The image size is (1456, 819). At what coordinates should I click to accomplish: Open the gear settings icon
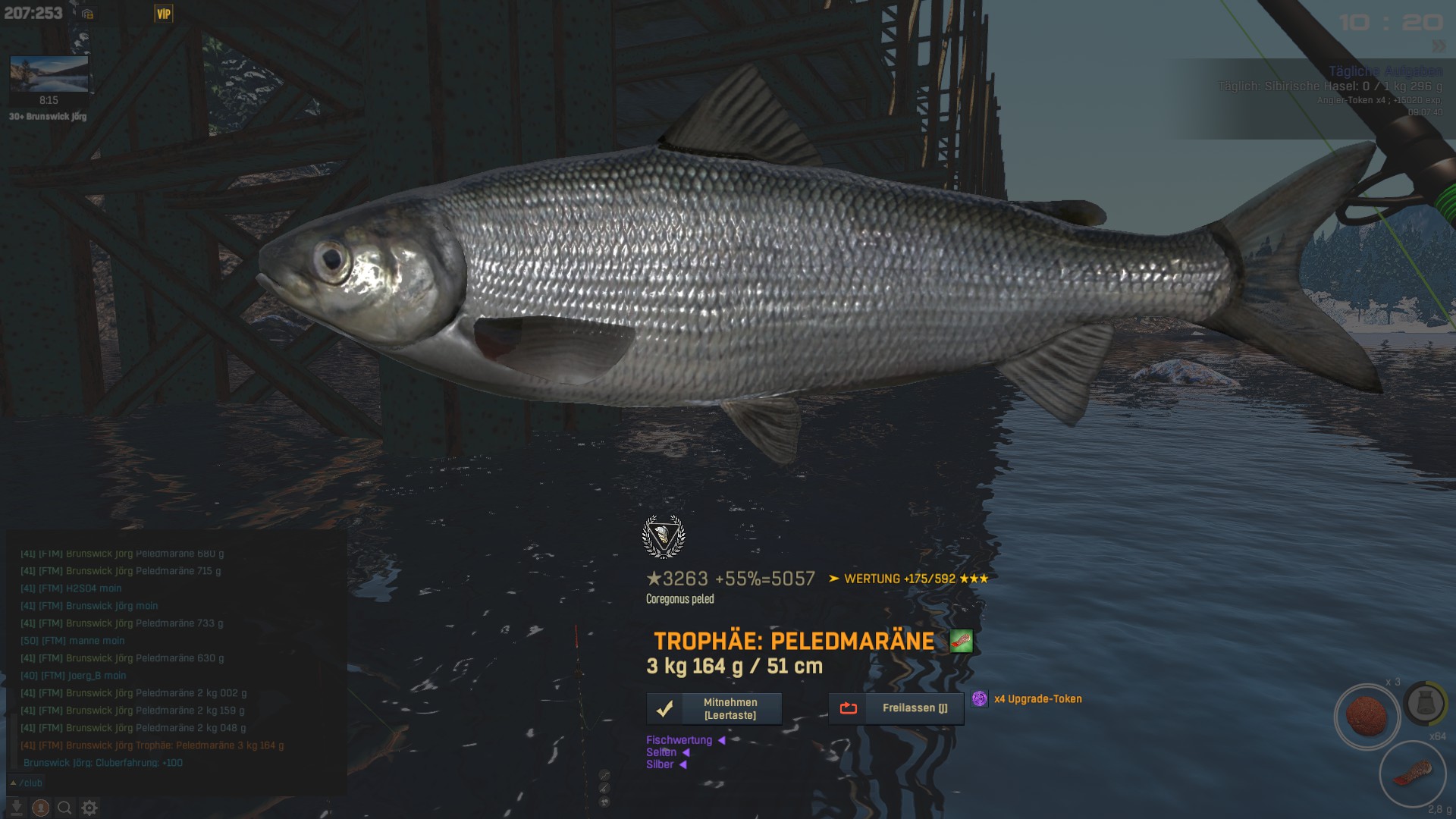(89, 808)
